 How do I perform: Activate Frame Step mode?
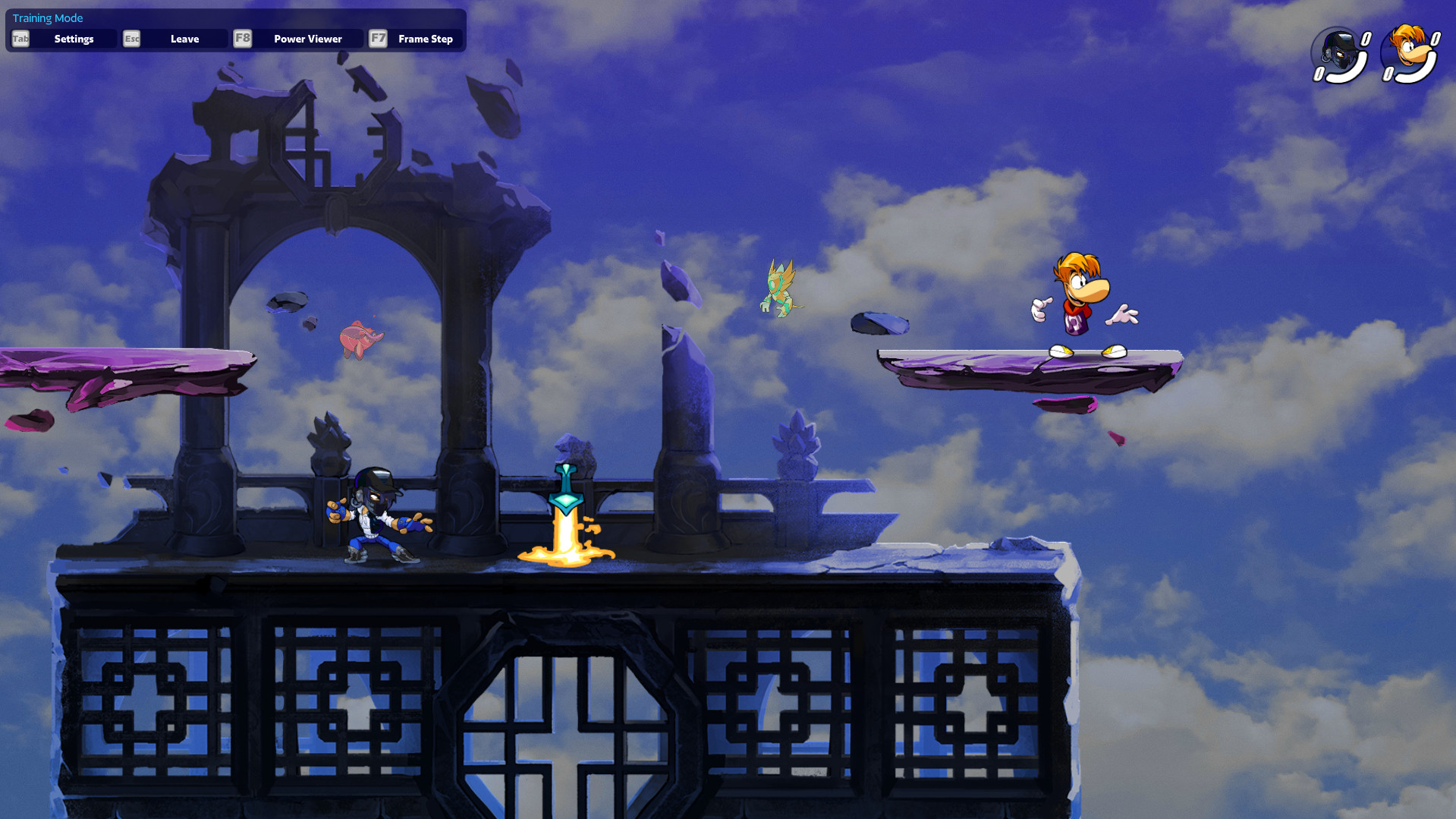click(426, 39)
